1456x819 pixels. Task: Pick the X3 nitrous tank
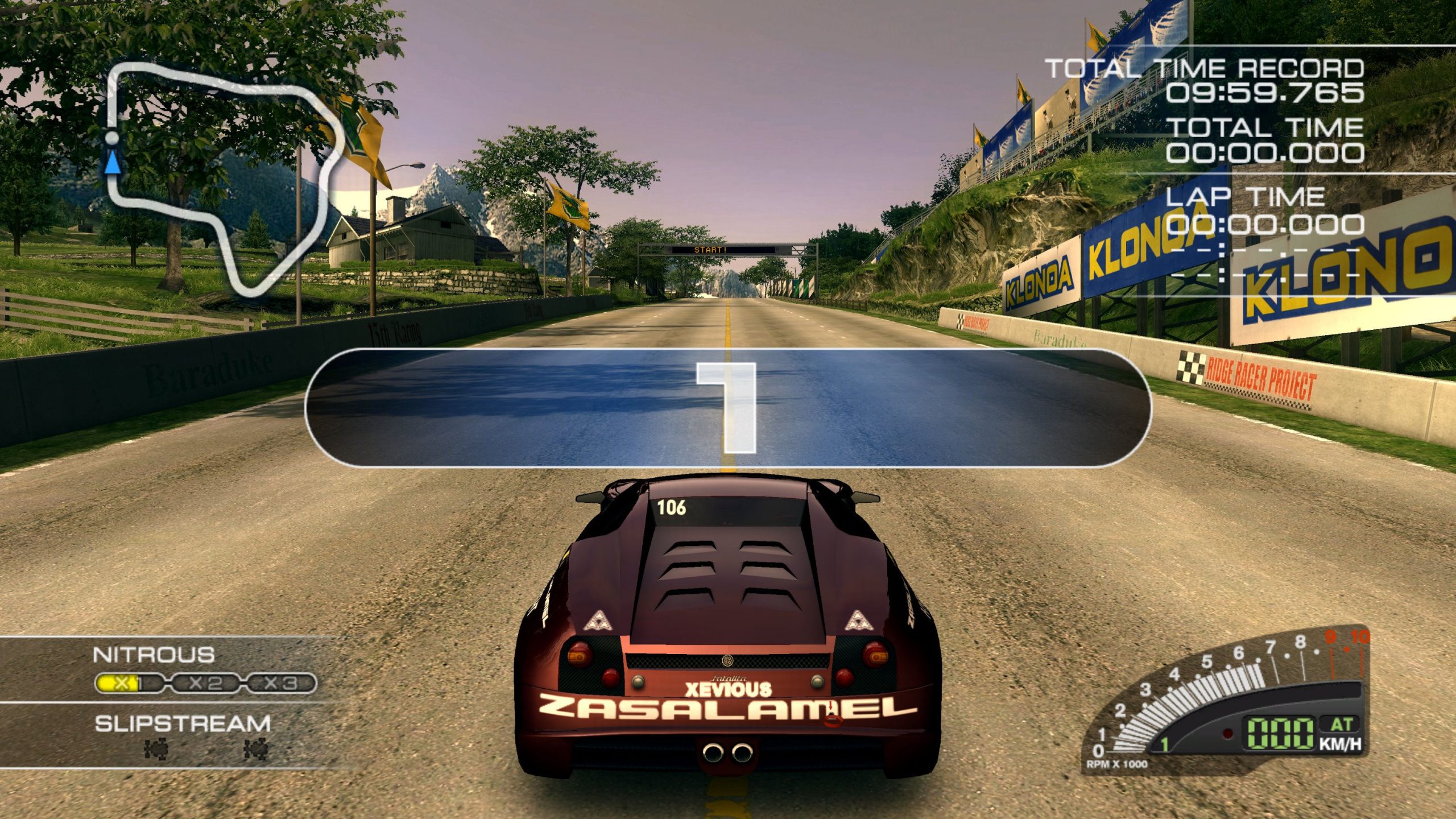280,683
